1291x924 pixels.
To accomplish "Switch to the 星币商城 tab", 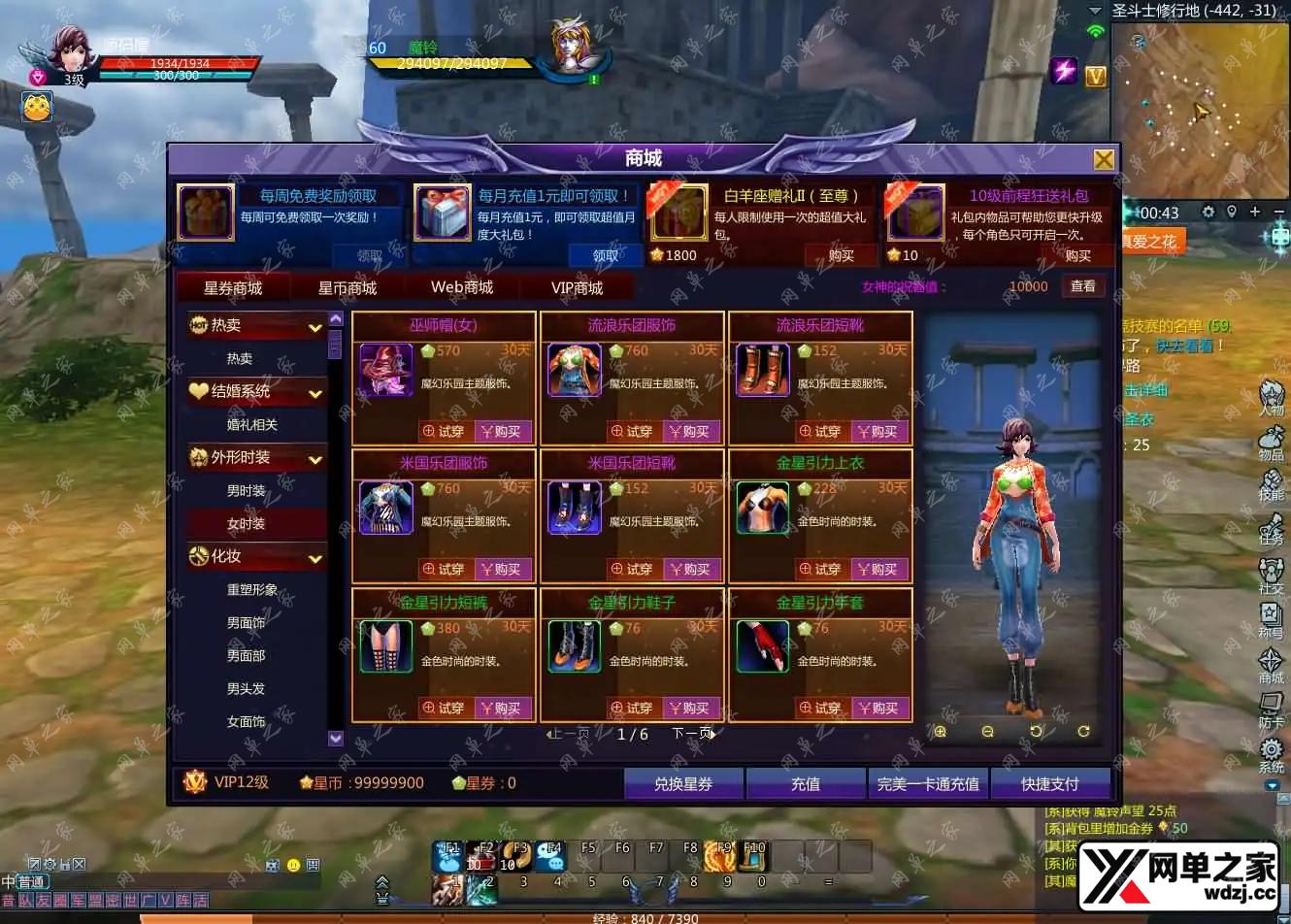I will (347, 288).
